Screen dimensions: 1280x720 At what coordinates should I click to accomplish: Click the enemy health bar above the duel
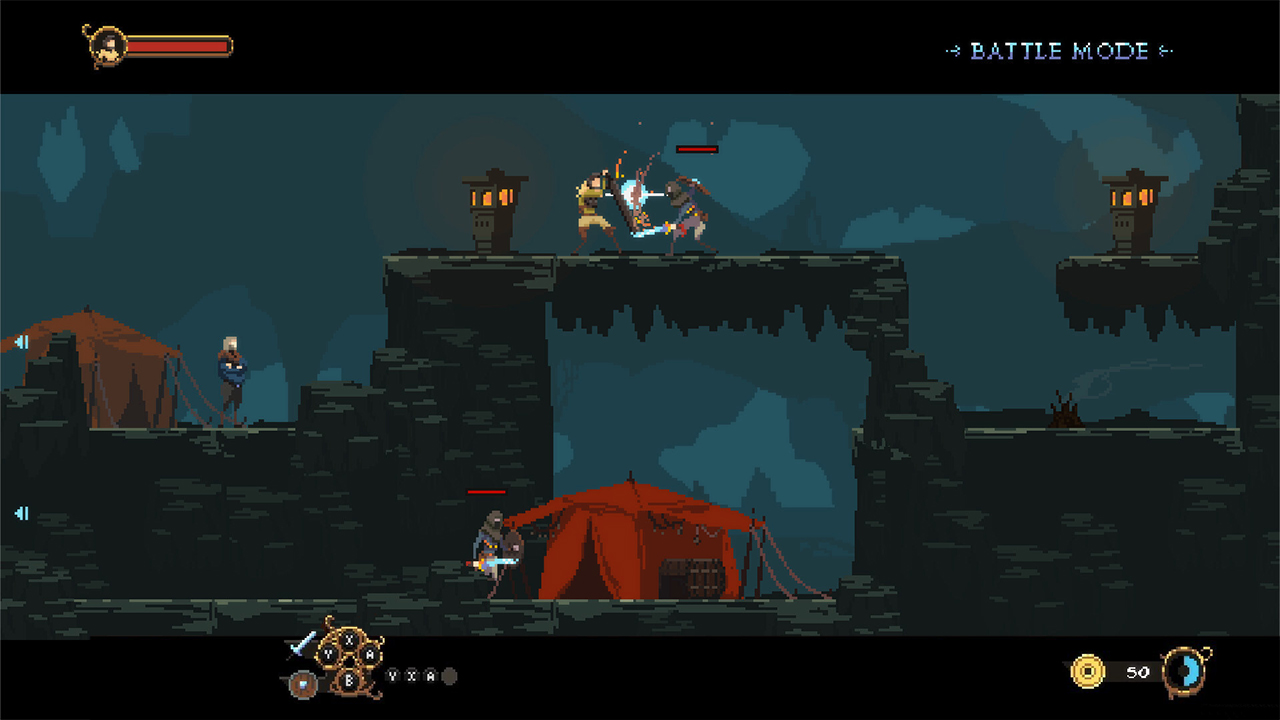(x=695, y=149)
